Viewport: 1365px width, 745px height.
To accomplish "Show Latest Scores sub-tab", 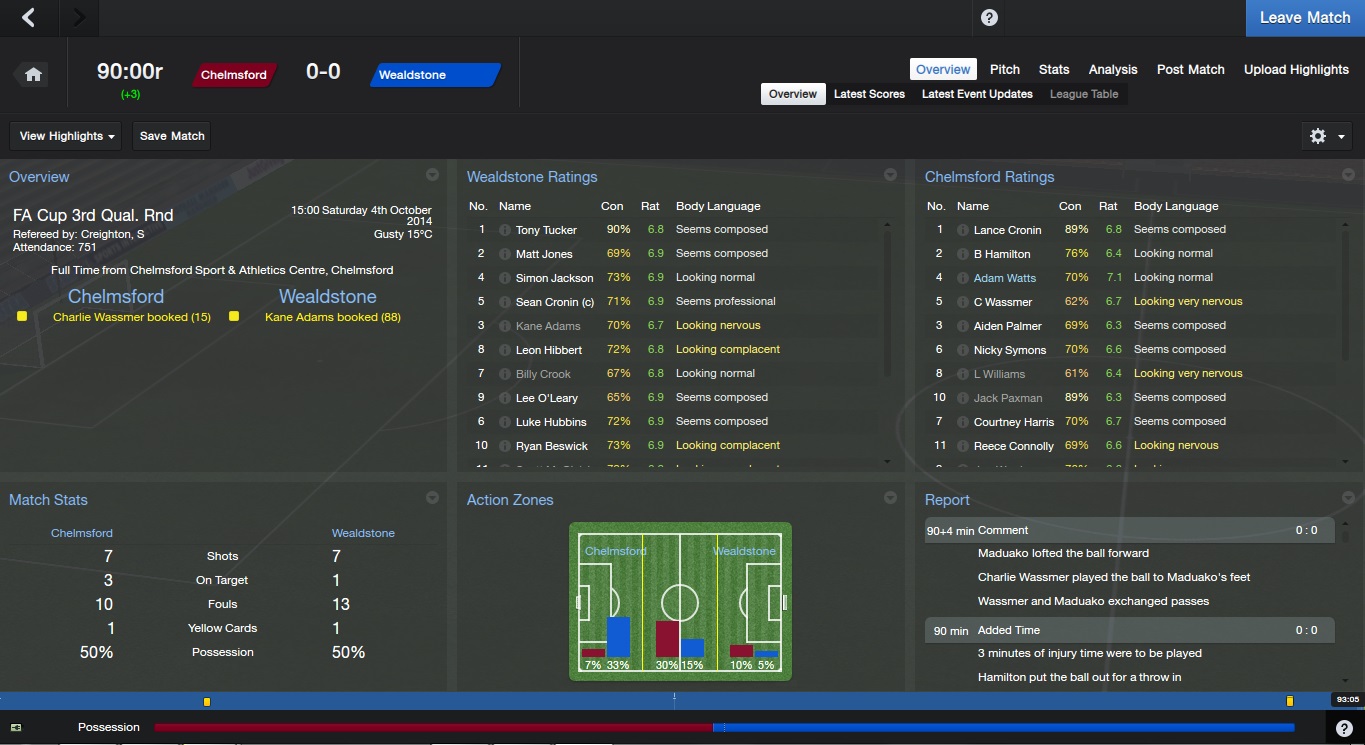I will [x=869, y=94].
